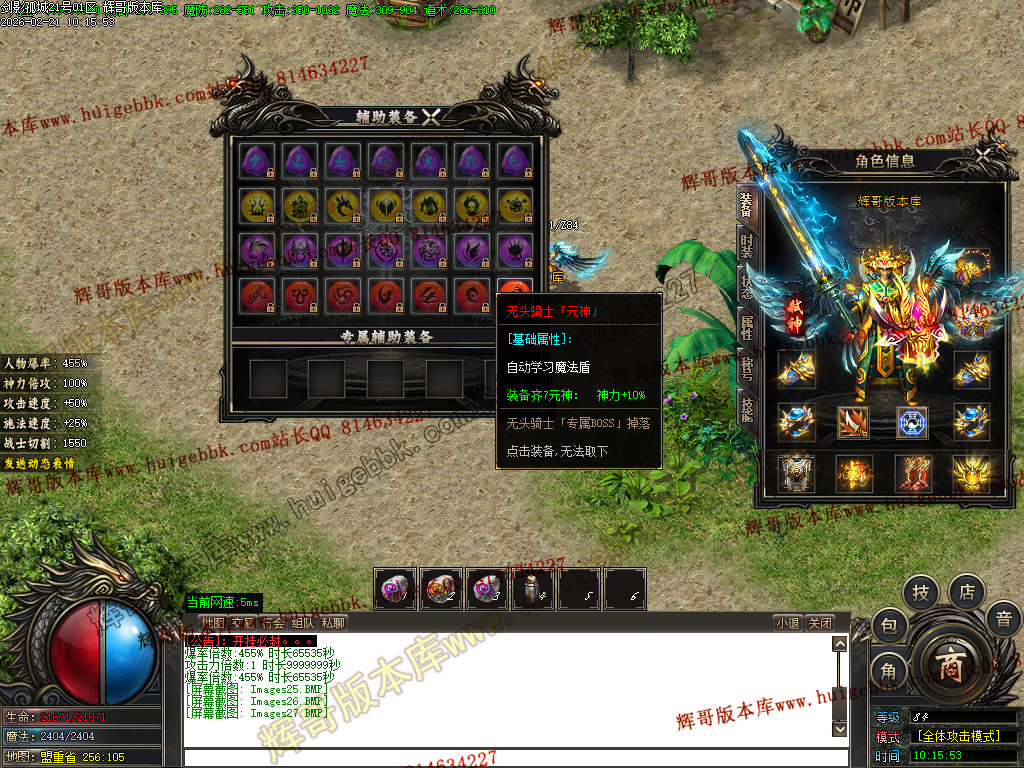Open the 行会 guild panel
1024x768 pixels.
tap(273, 623)
